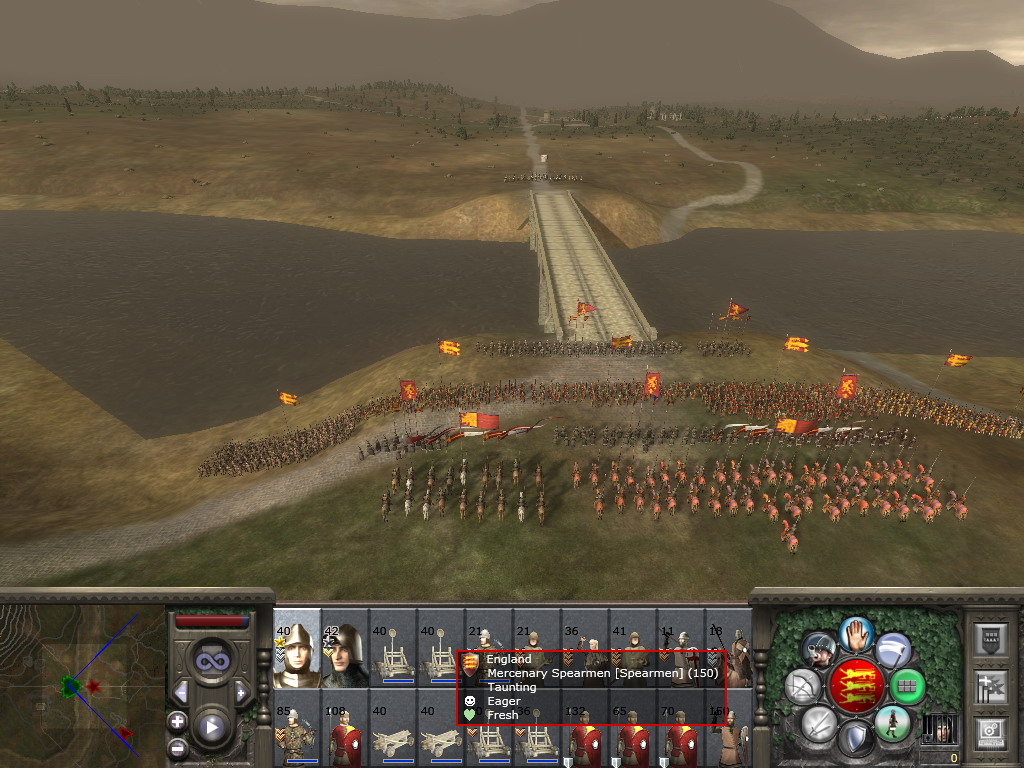
Task: Toggle the shield guard mode button
Action: (855, 738)
